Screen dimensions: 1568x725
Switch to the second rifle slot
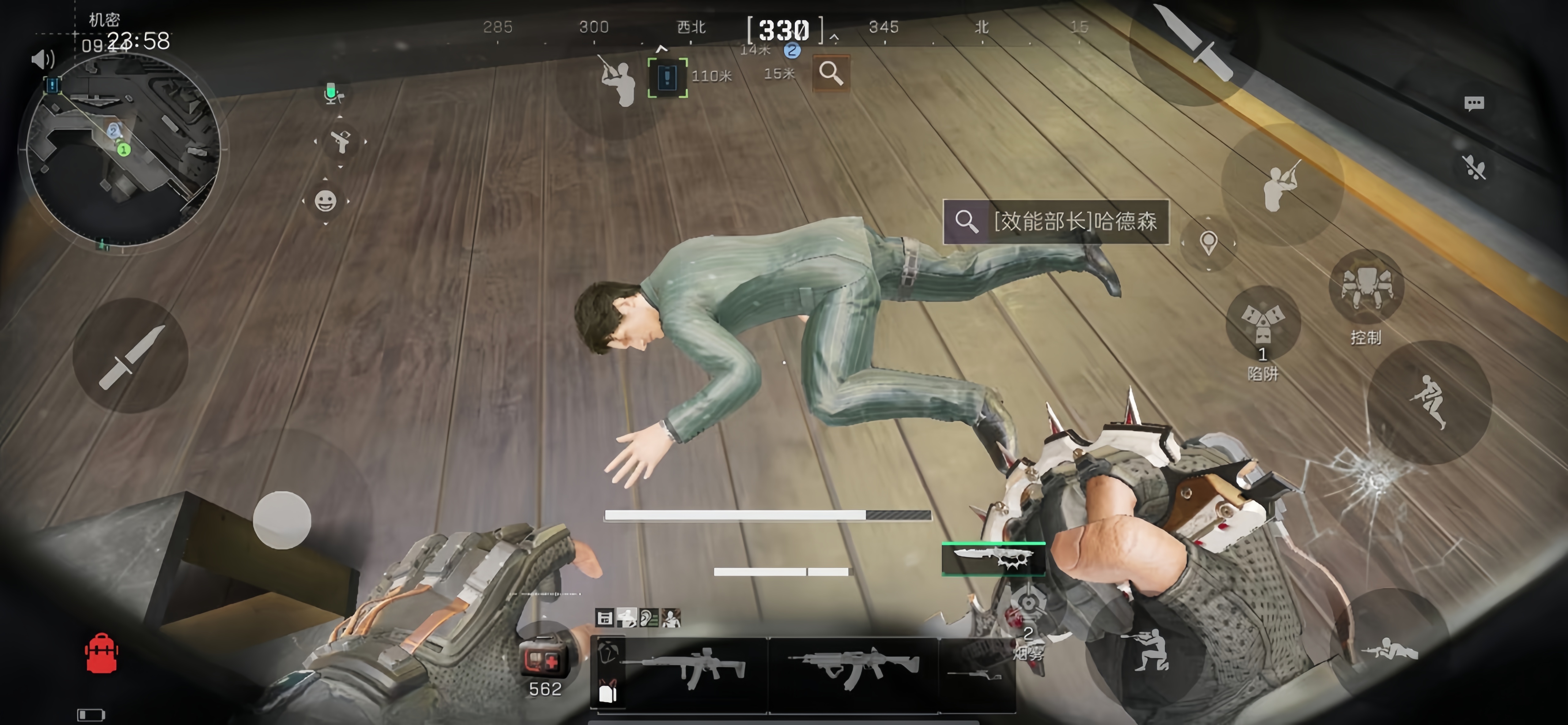[853, 670]
